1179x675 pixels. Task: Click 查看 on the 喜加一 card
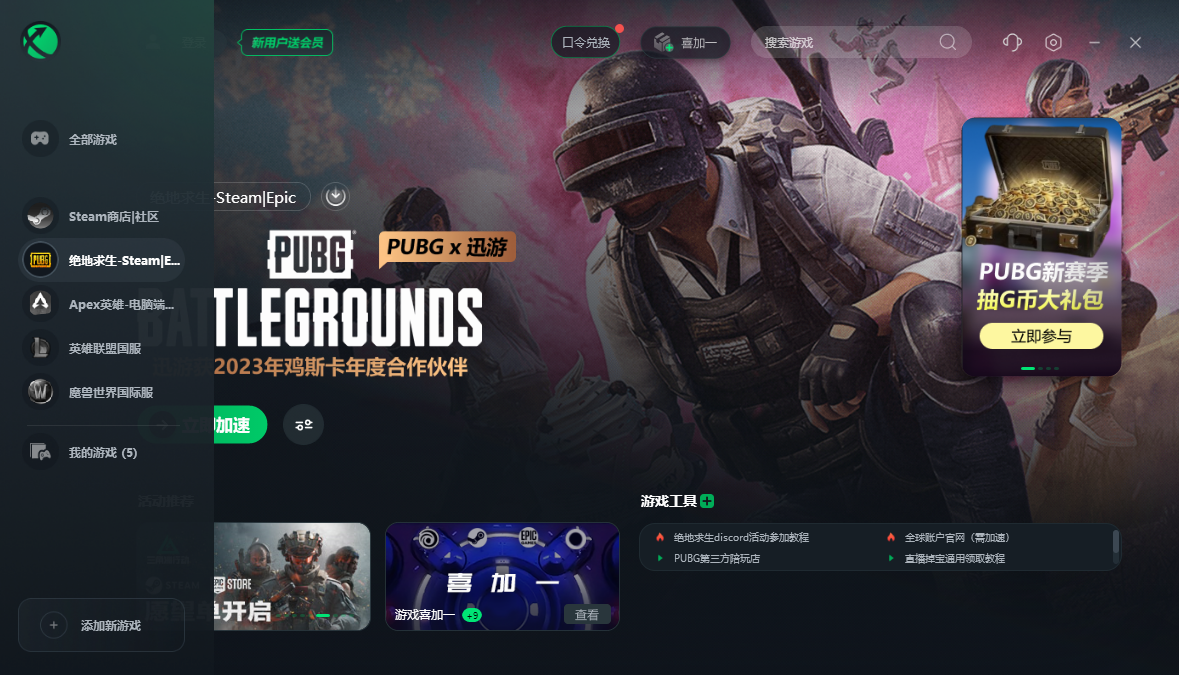tap(587, 615)
